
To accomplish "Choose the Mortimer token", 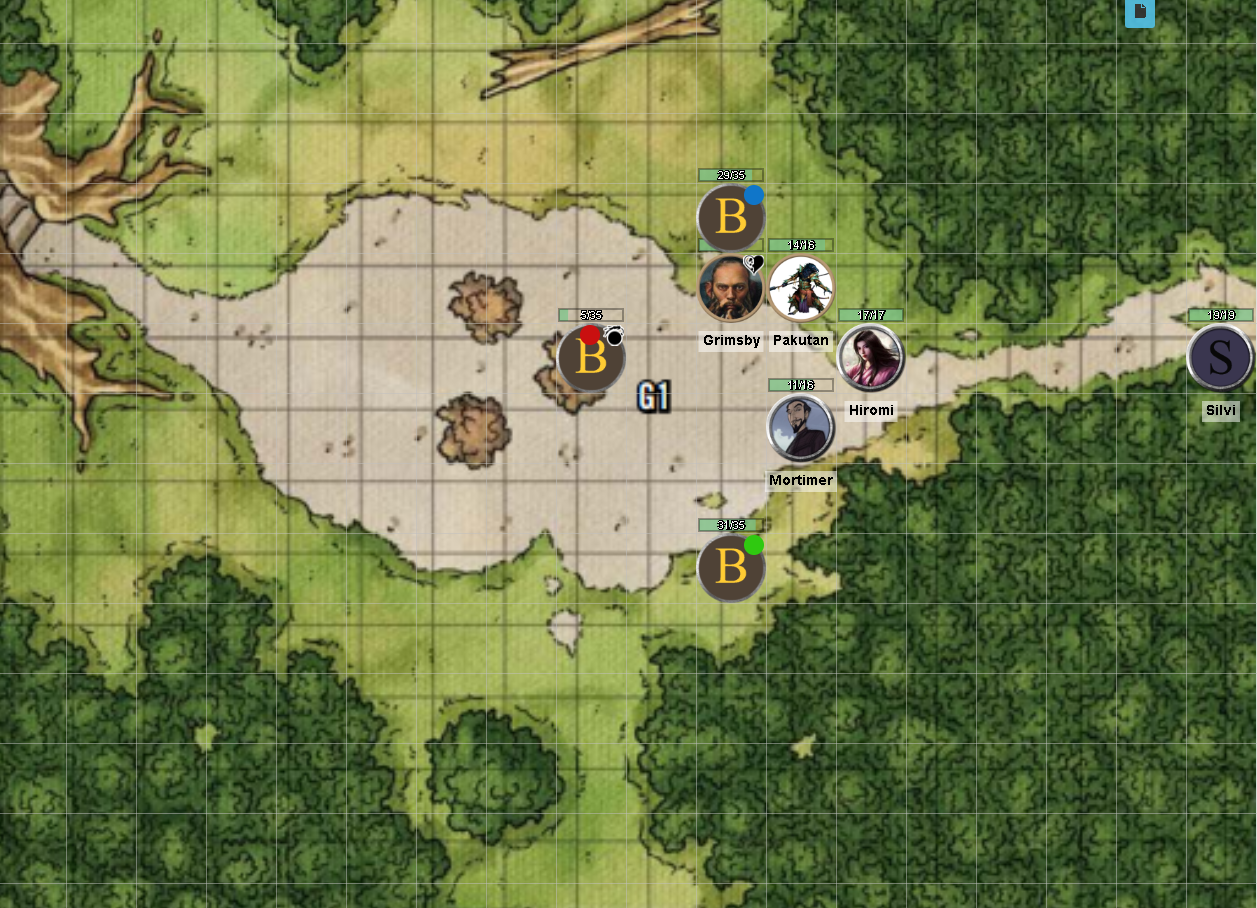I will coord(800,428).
